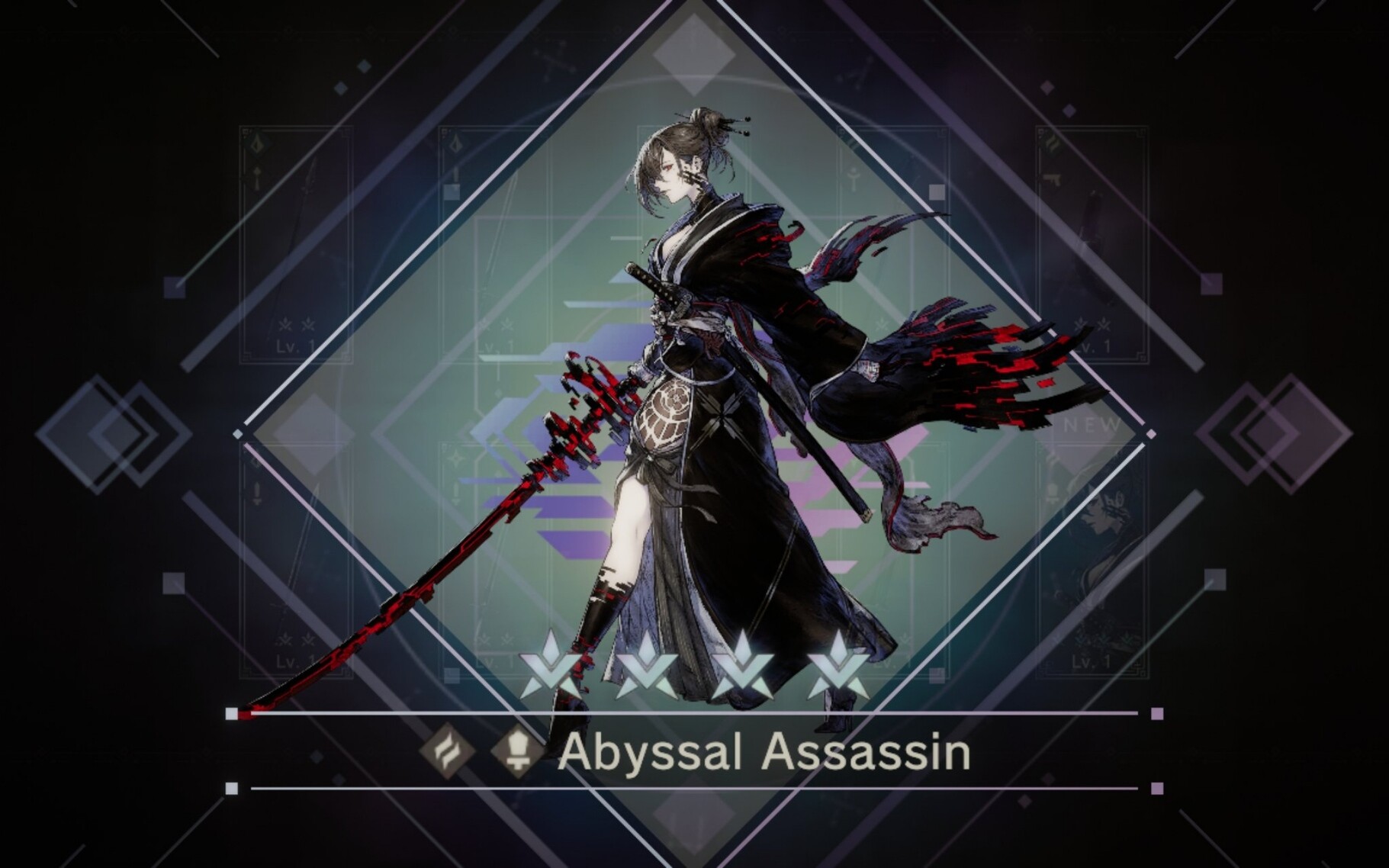Tap the Abyssal Assassin name banner
This screenshot has width=1389, height=868.
click(x=764, y=752)
